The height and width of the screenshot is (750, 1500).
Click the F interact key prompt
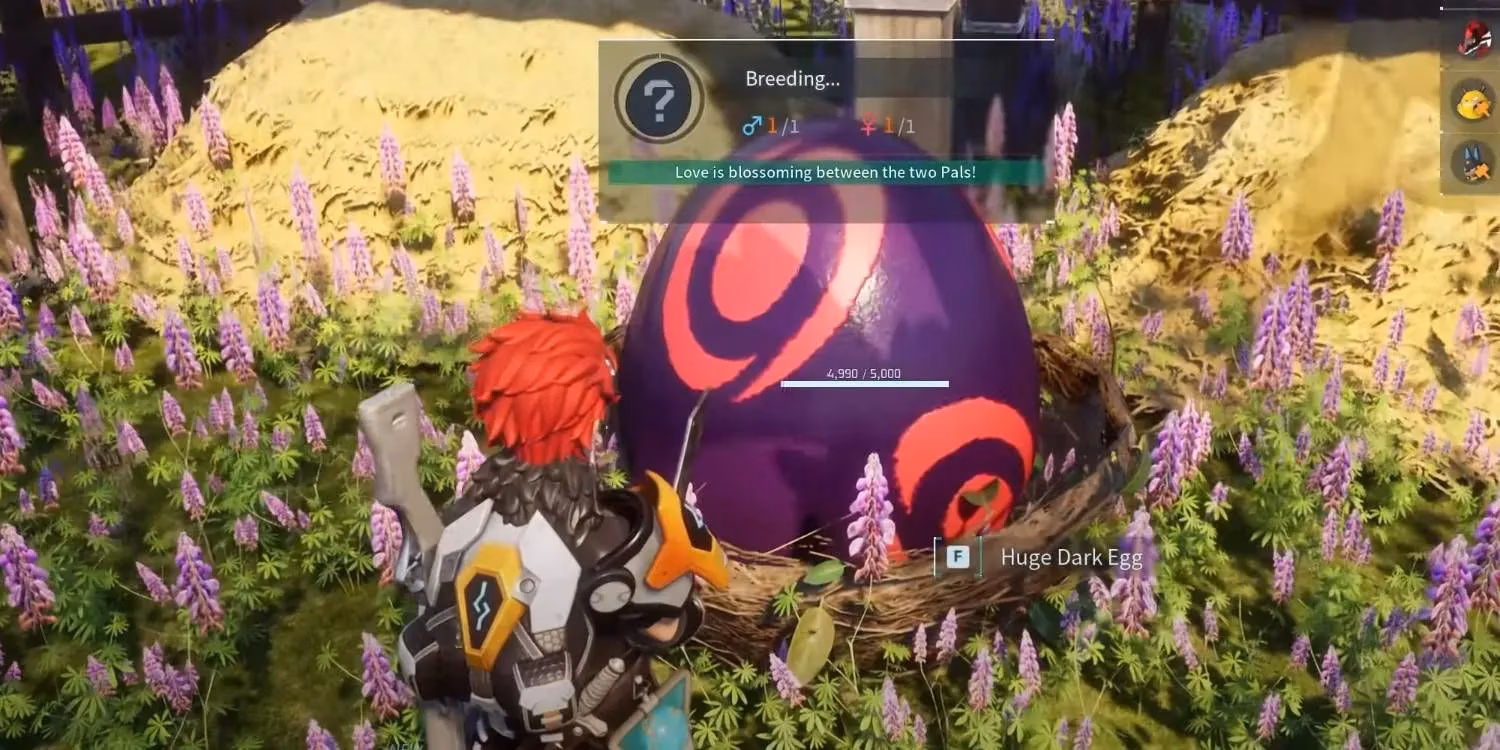pos(957,557)
